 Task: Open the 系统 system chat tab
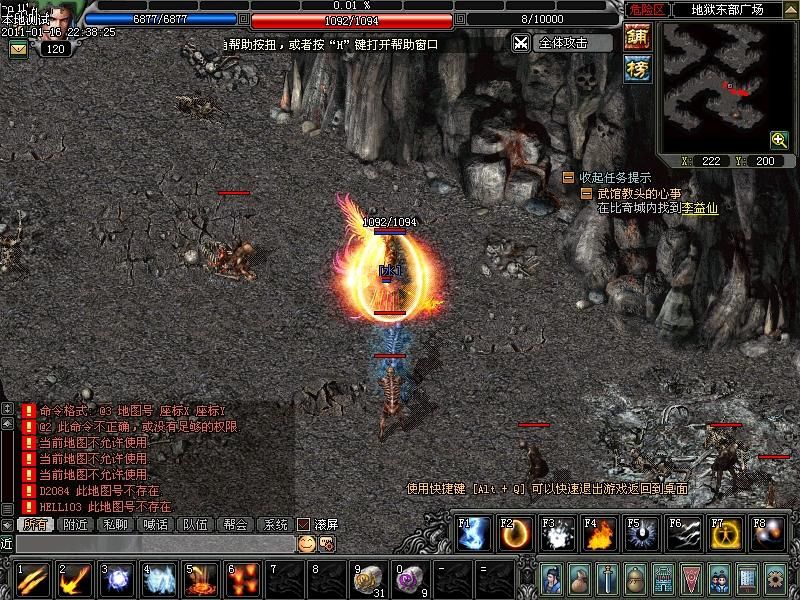click(x=275, y=524)
